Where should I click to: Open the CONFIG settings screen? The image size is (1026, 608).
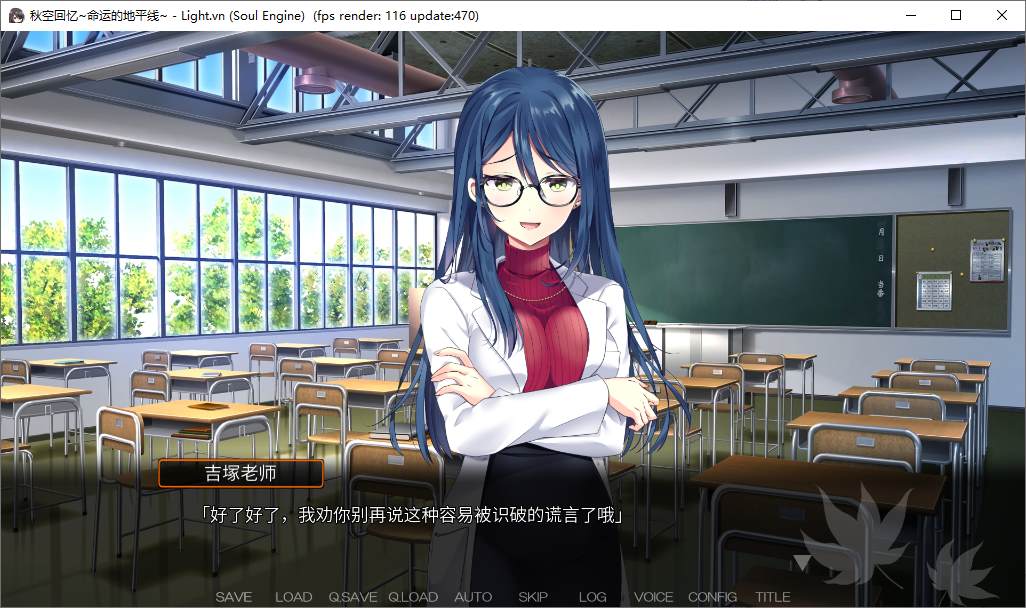point(713,597)
